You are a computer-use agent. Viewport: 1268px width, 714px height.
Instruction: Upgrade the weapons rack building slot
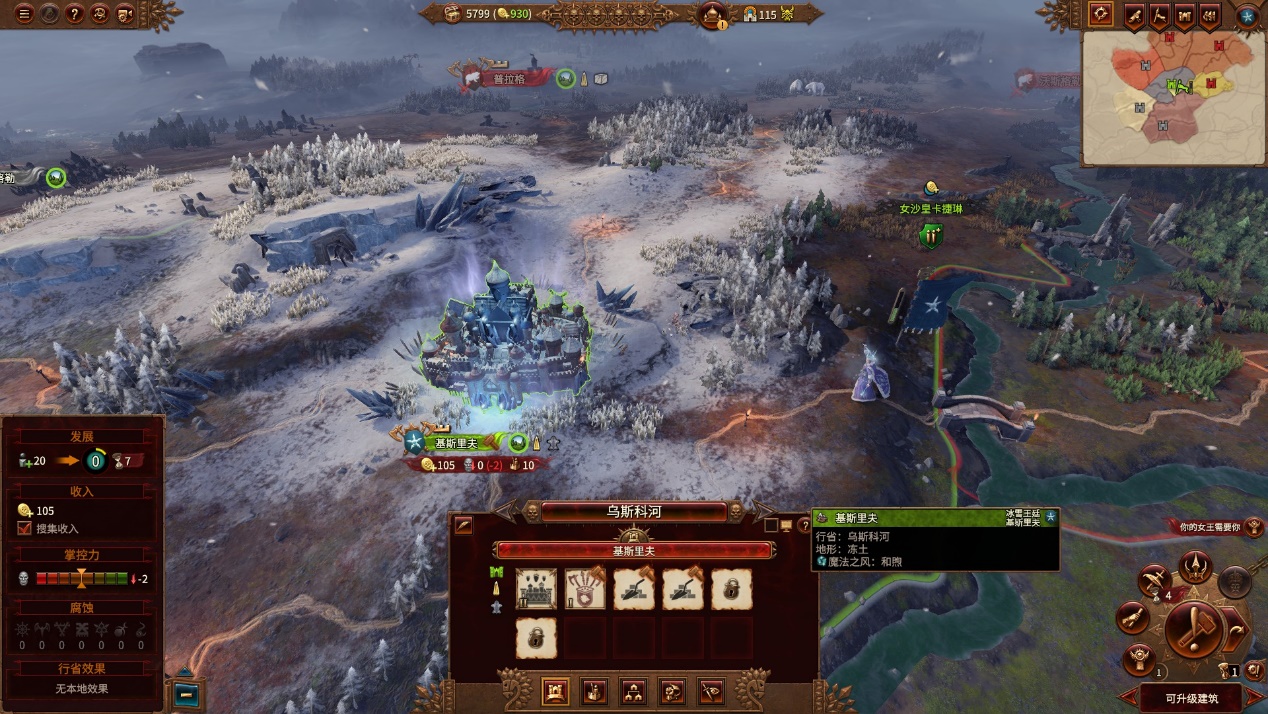click(x=585, y=589)
